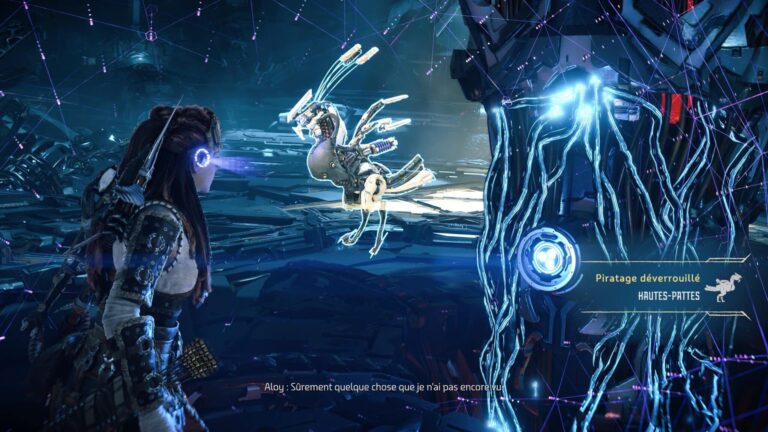Image resolution: width=768 pixels, height=432 pixels.
Task: Select the Piratage déverrouillé Hautes-Pattes notification
Action: [664, 287]
